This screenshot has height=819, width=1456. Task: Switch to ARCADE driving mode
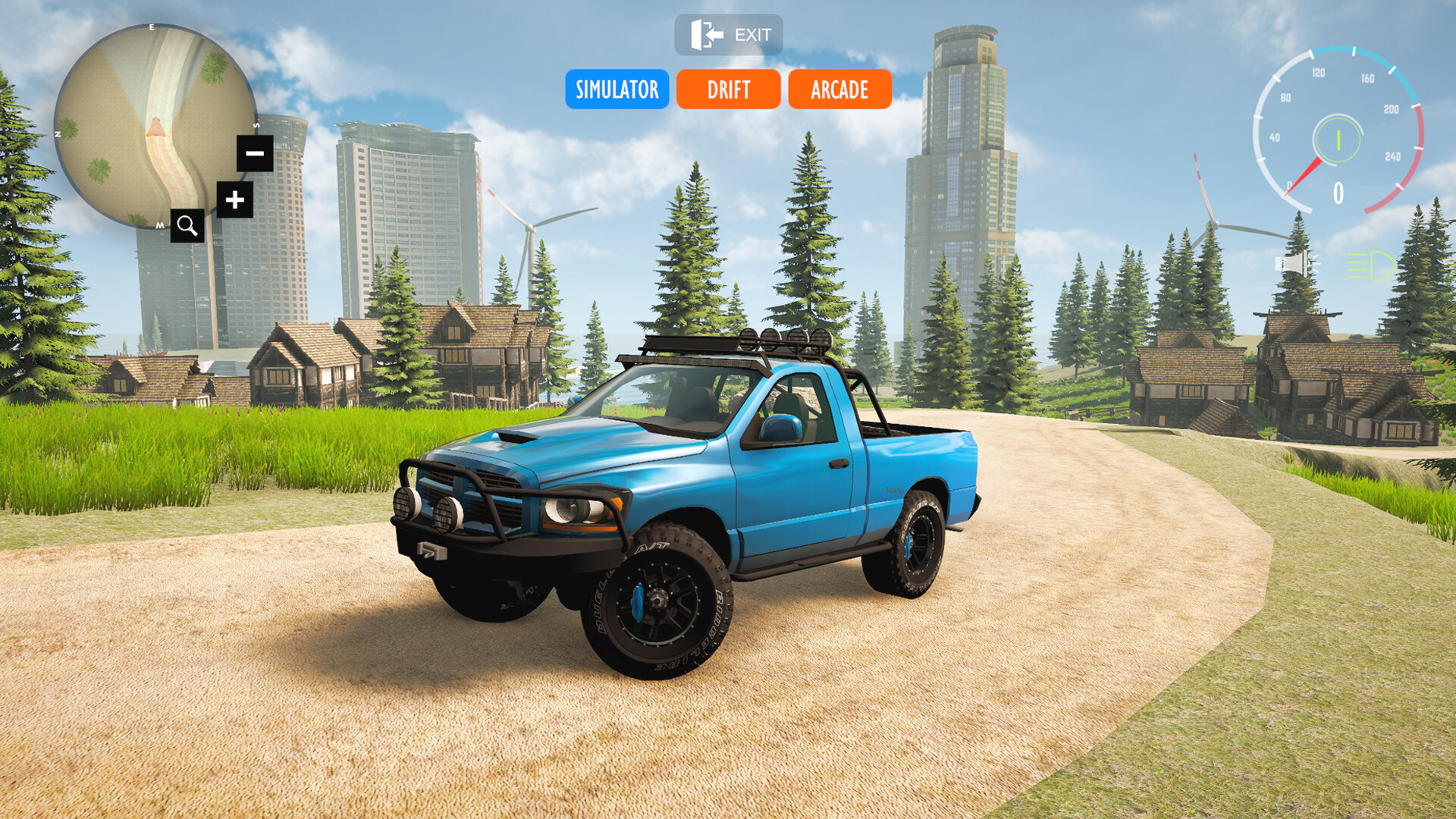pos(838,89)
